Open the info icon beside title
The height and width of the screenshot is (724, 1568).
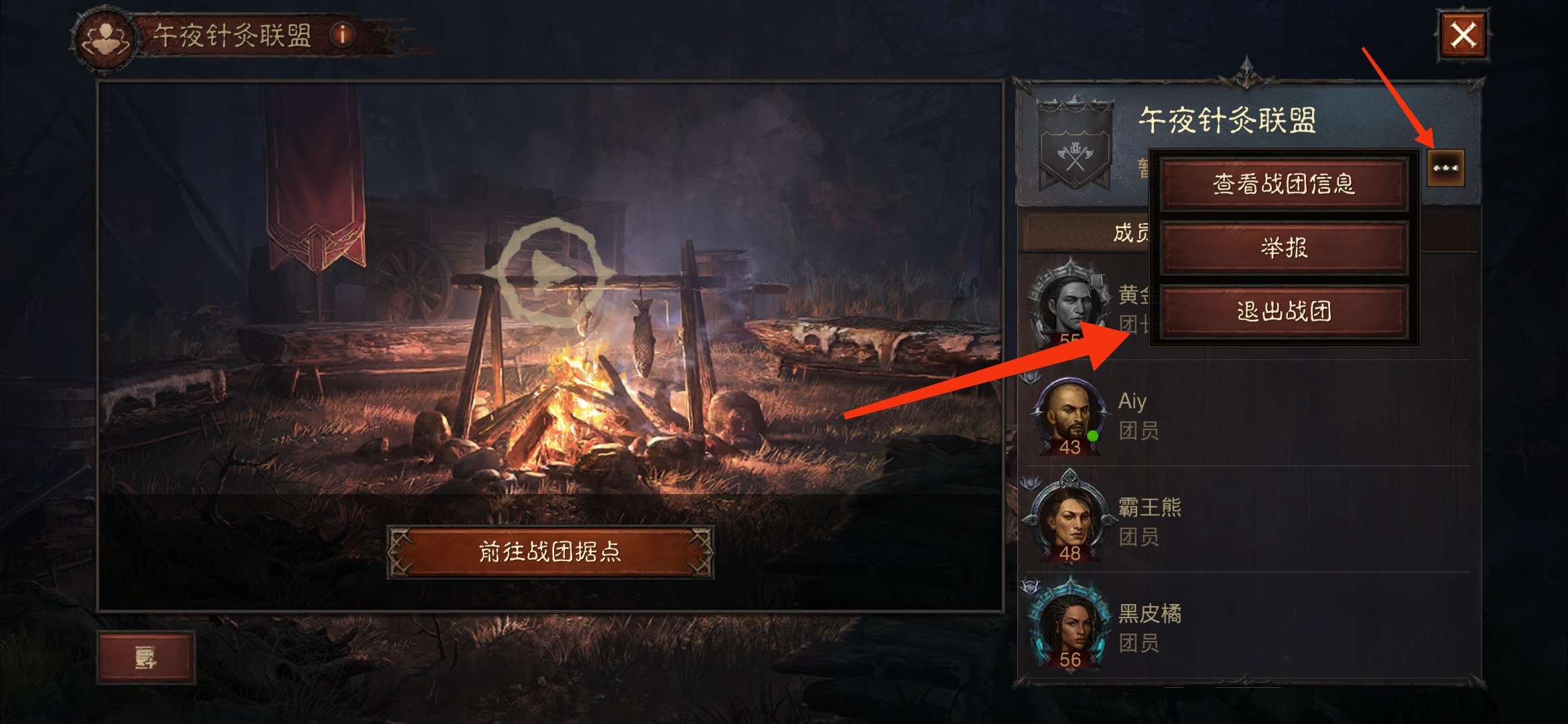pyautogui.click(x=342, y=35)
